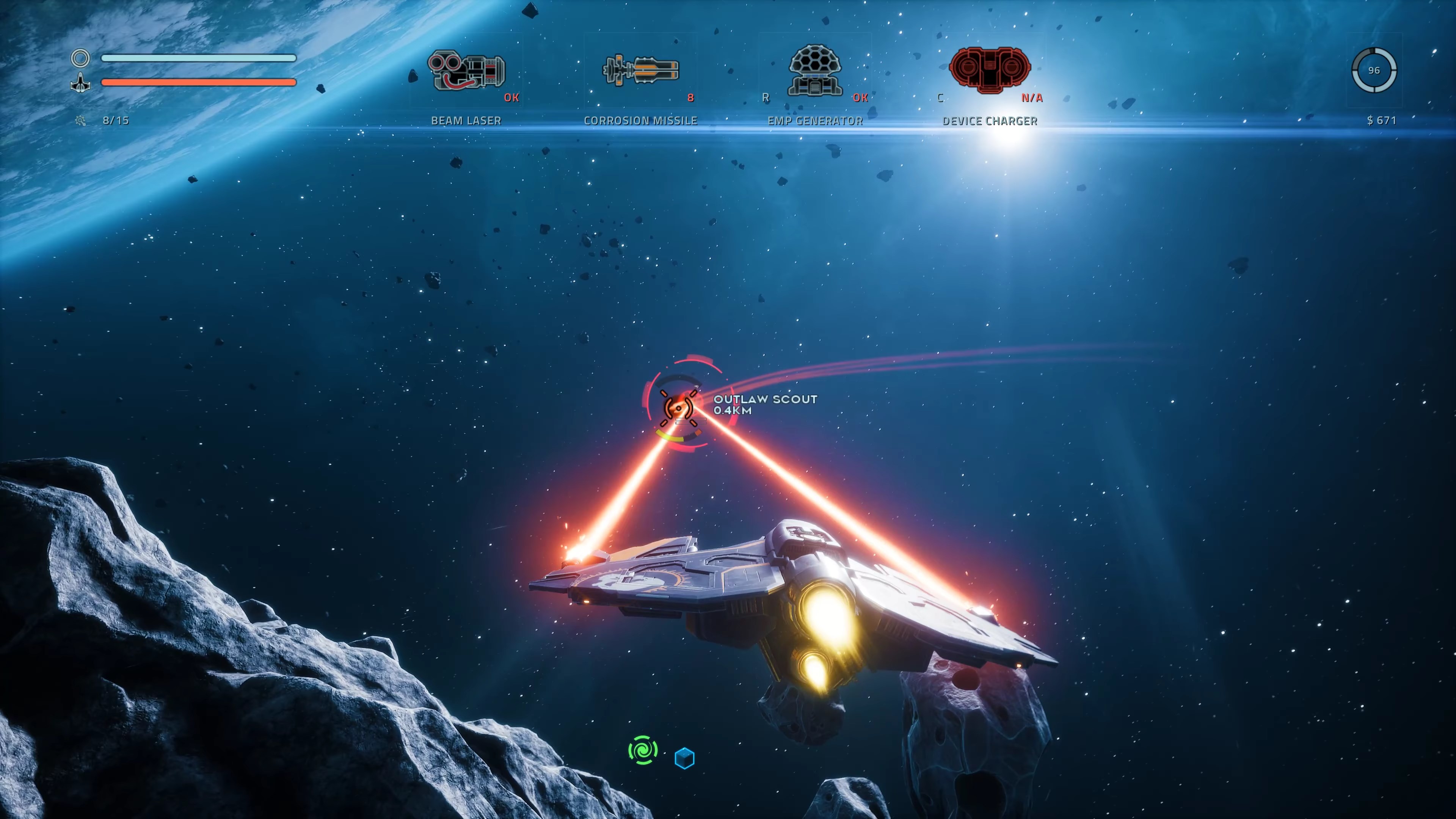
Task: Target the Outlaw Scout lock-on reticle
Action: pyautogui.click(x=678, y=405)
